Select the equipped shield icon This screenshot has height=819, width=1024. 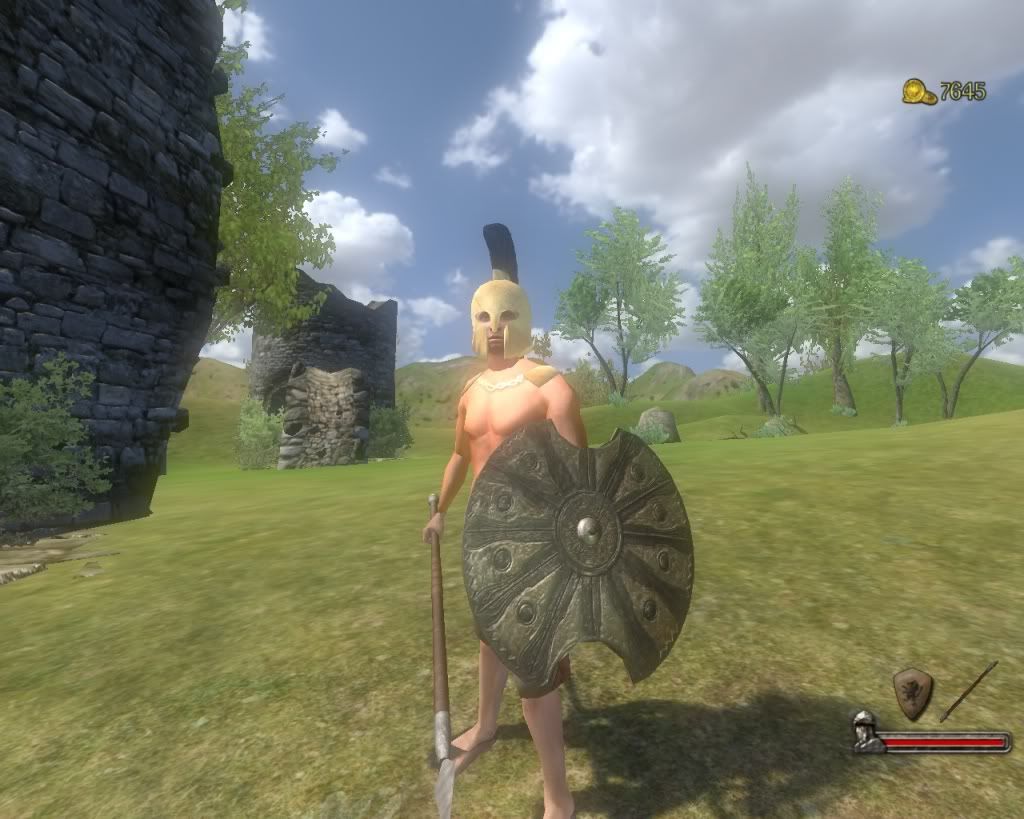pyautogui.click(x=912, y=693)
